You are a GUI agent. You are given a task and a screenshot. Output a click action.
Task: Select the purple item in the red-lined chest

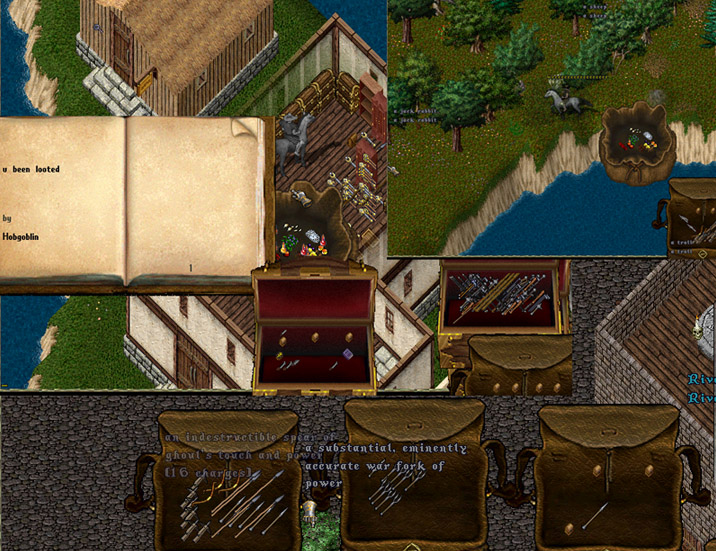347,353
